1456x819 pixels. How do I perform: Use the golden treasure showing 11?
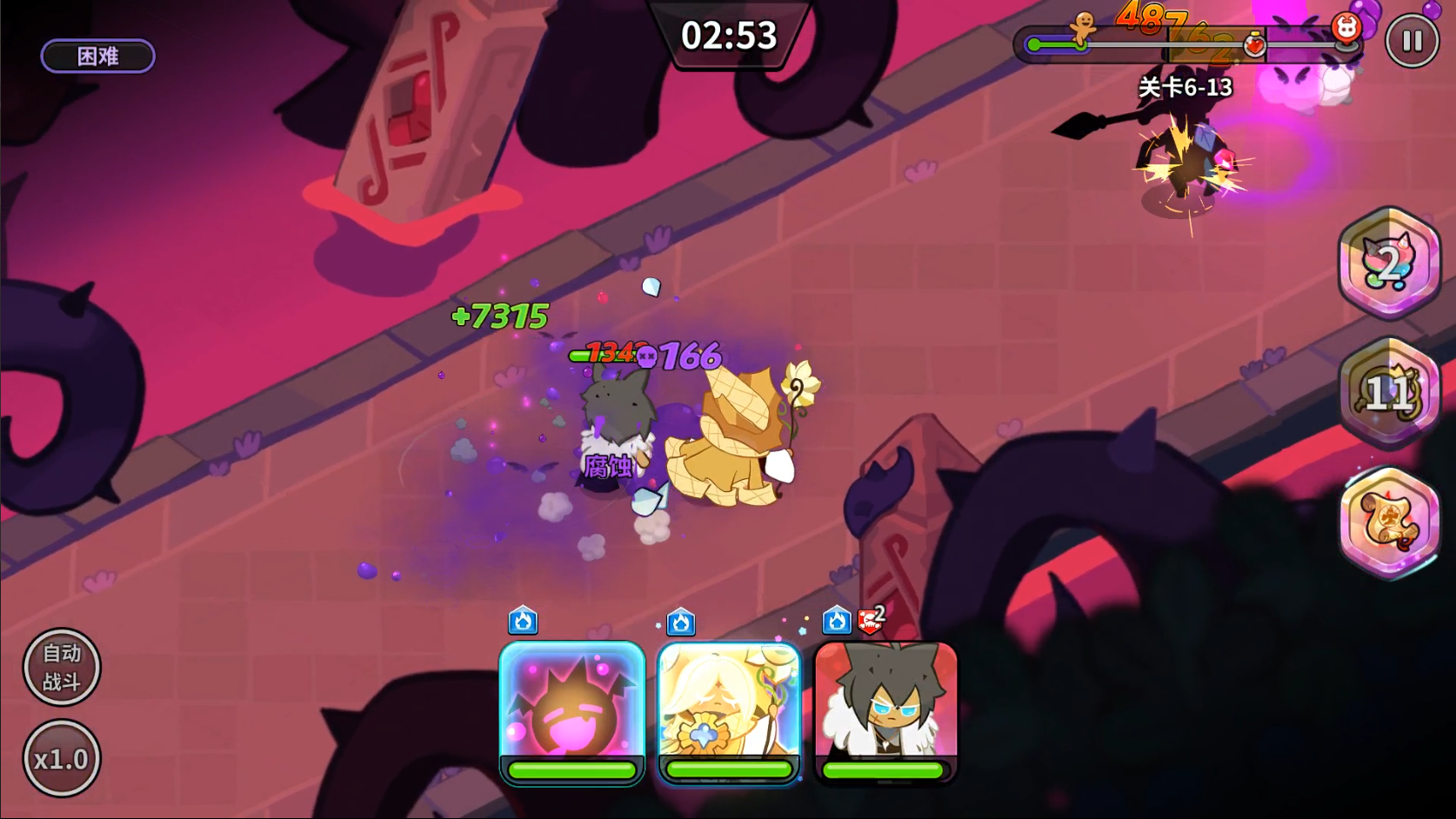(1389, 392)
